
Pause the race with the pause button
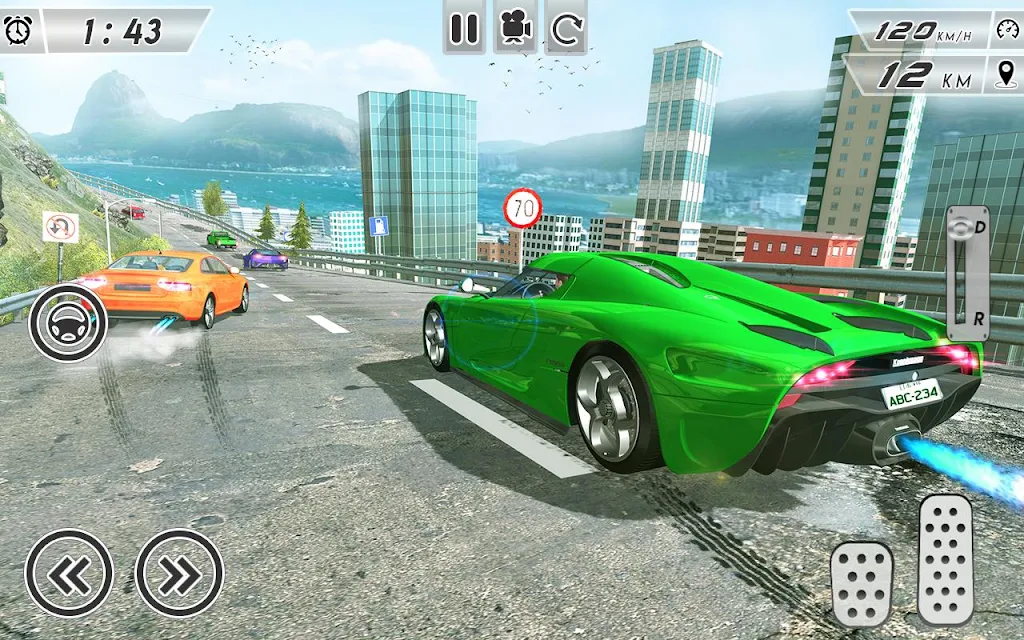[x=464, y=29]
